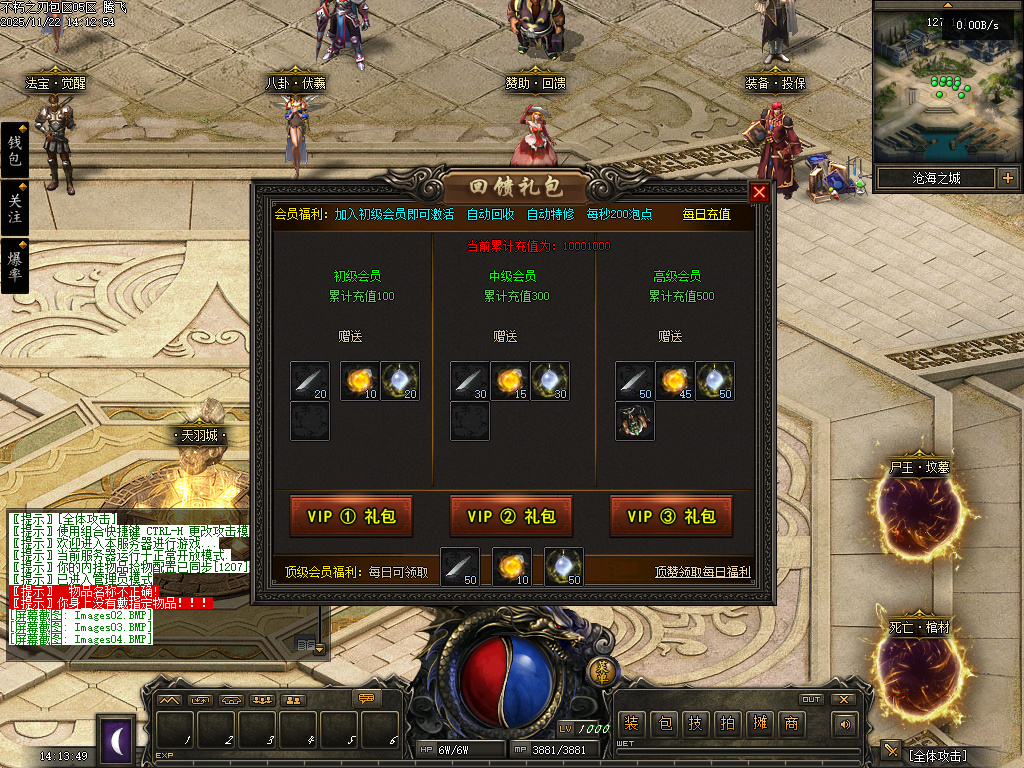Open the 装 equipment panel
This screenshot has height=768, width=1024.
click(631, 724)
